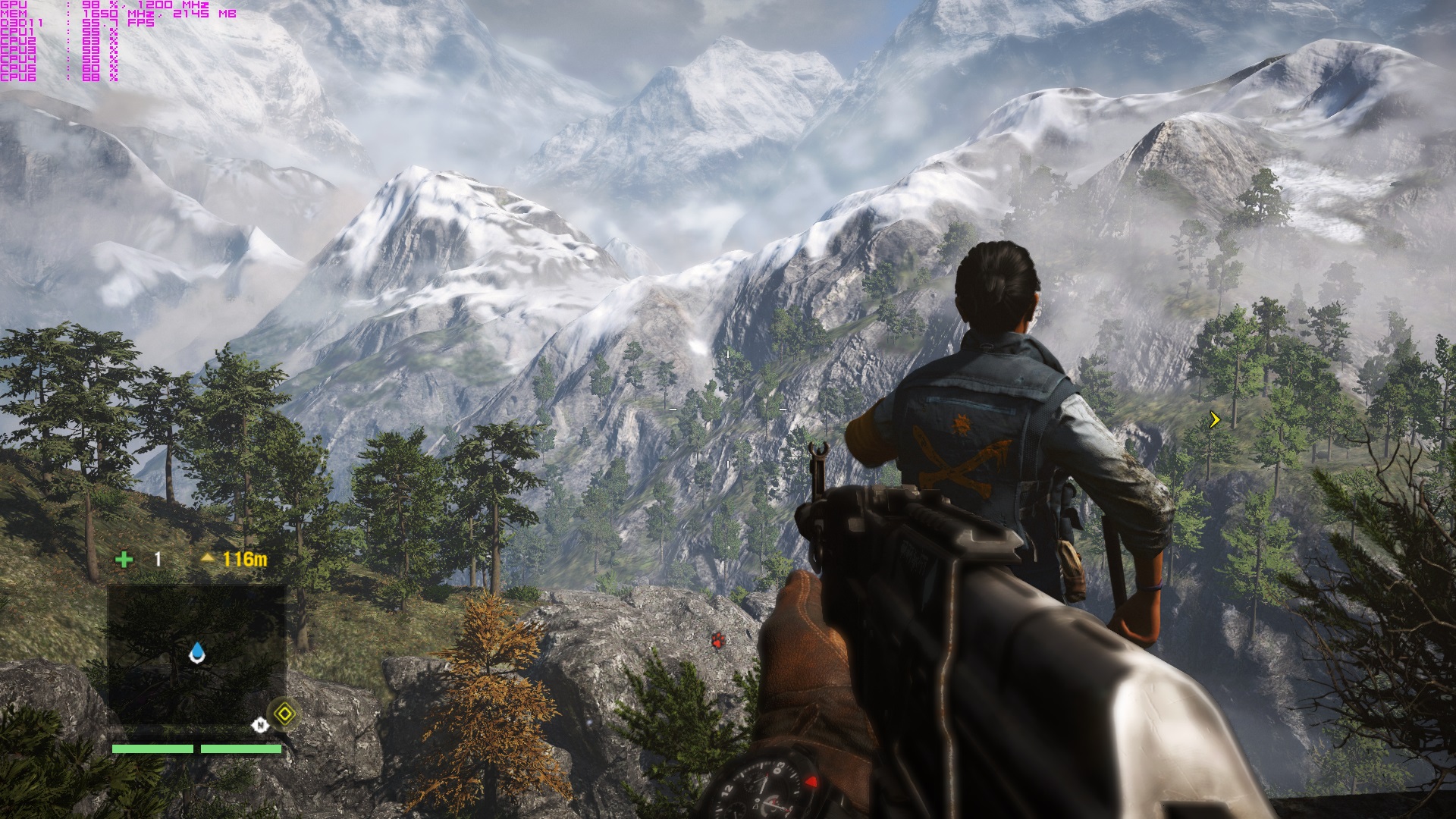
Task: Click the yellow objective distance triangle
Action: (208, 559)
